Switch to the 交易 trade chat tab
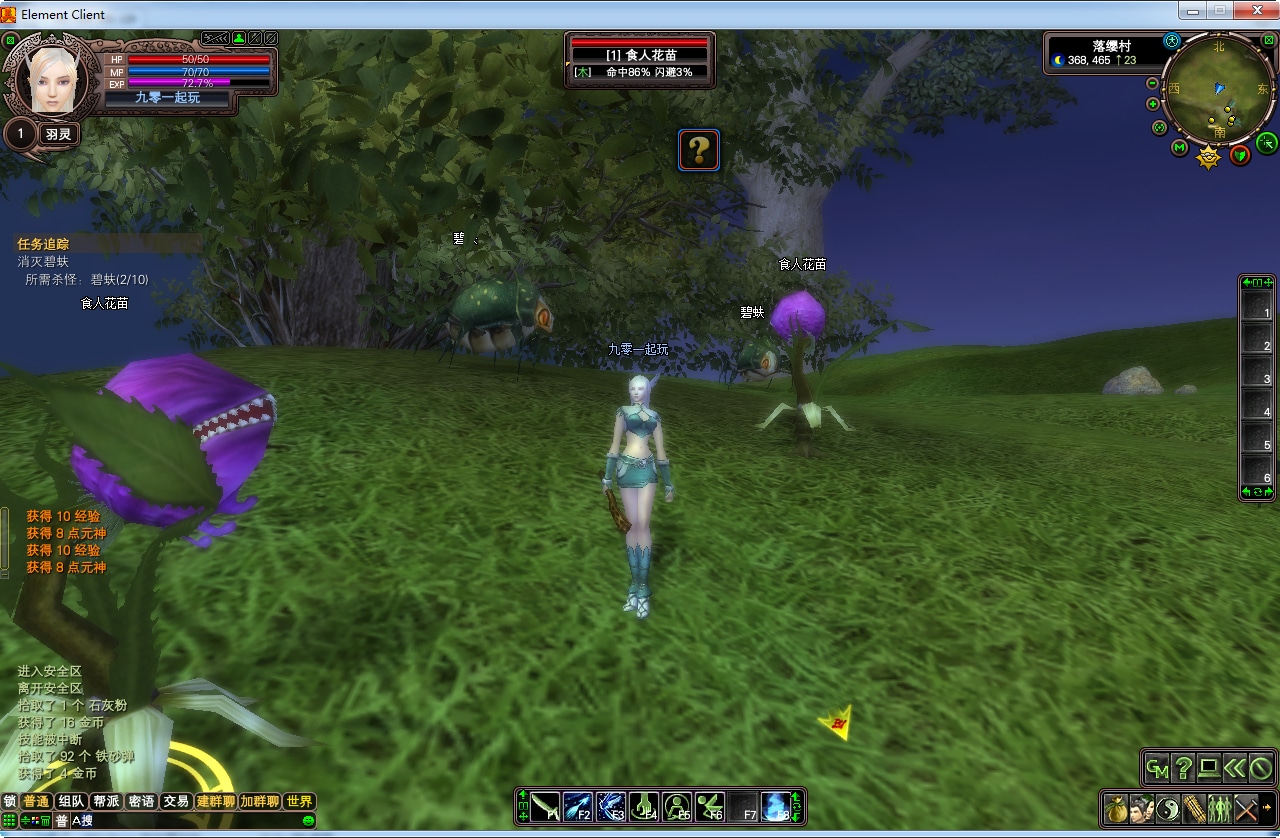 coord(176,801)
